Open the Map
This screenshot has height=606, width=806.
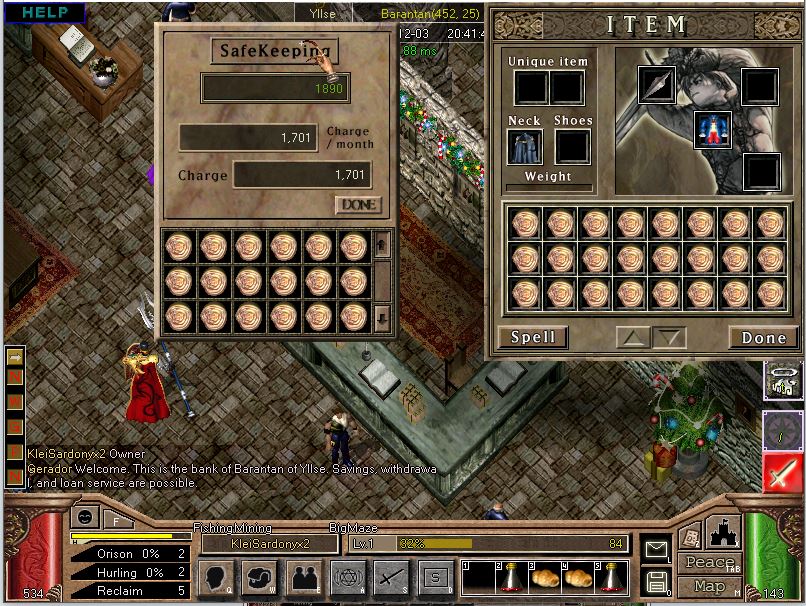point(710,586)
